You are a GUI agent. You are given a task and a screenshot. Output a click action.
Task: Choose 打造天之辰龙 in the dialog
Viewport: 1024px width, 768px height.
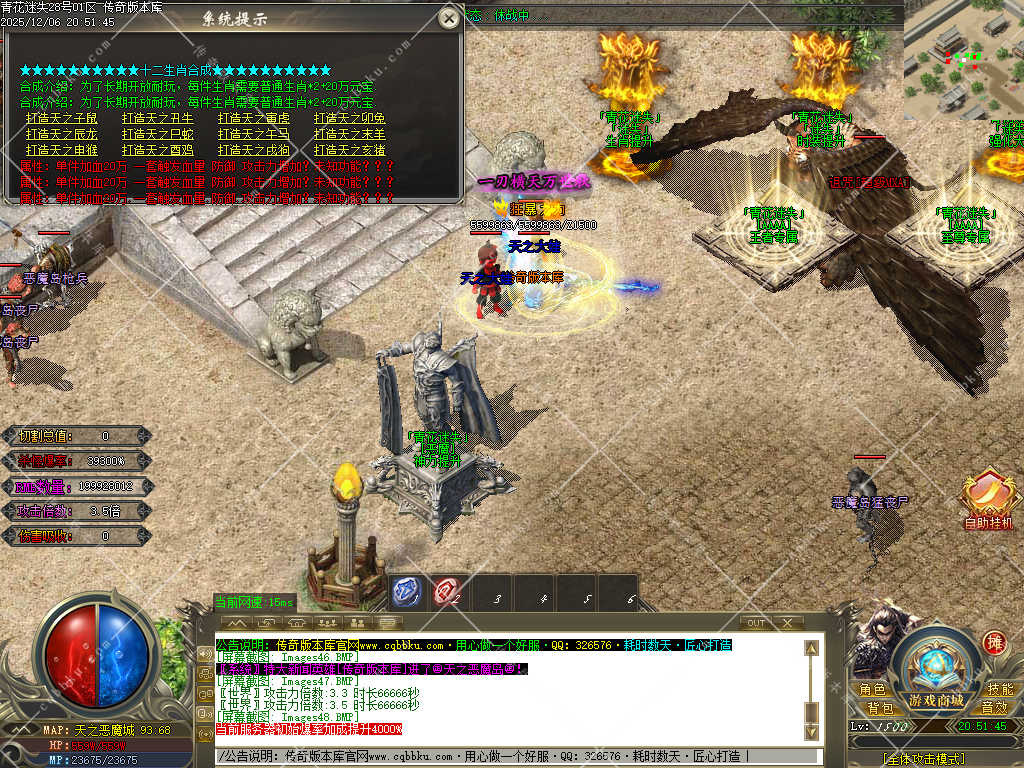point(62,134)
